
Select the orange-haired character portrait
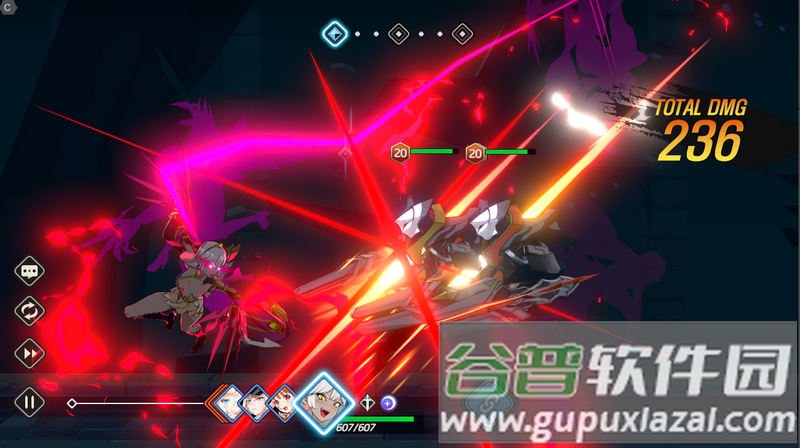[285, 401]
